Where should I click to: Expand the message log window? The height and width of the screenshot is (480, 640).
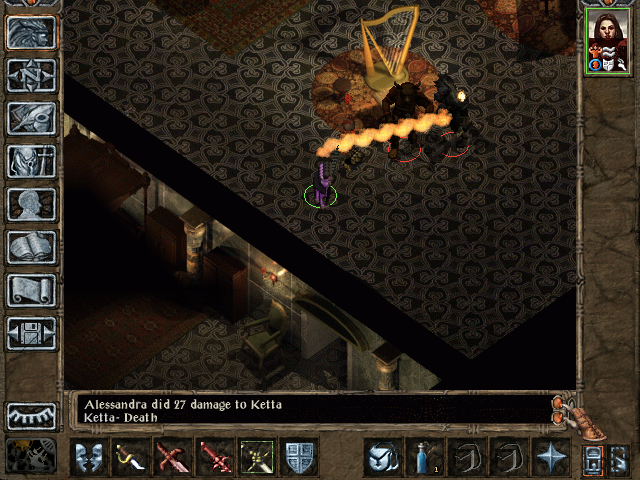click(x=566, y=409)
